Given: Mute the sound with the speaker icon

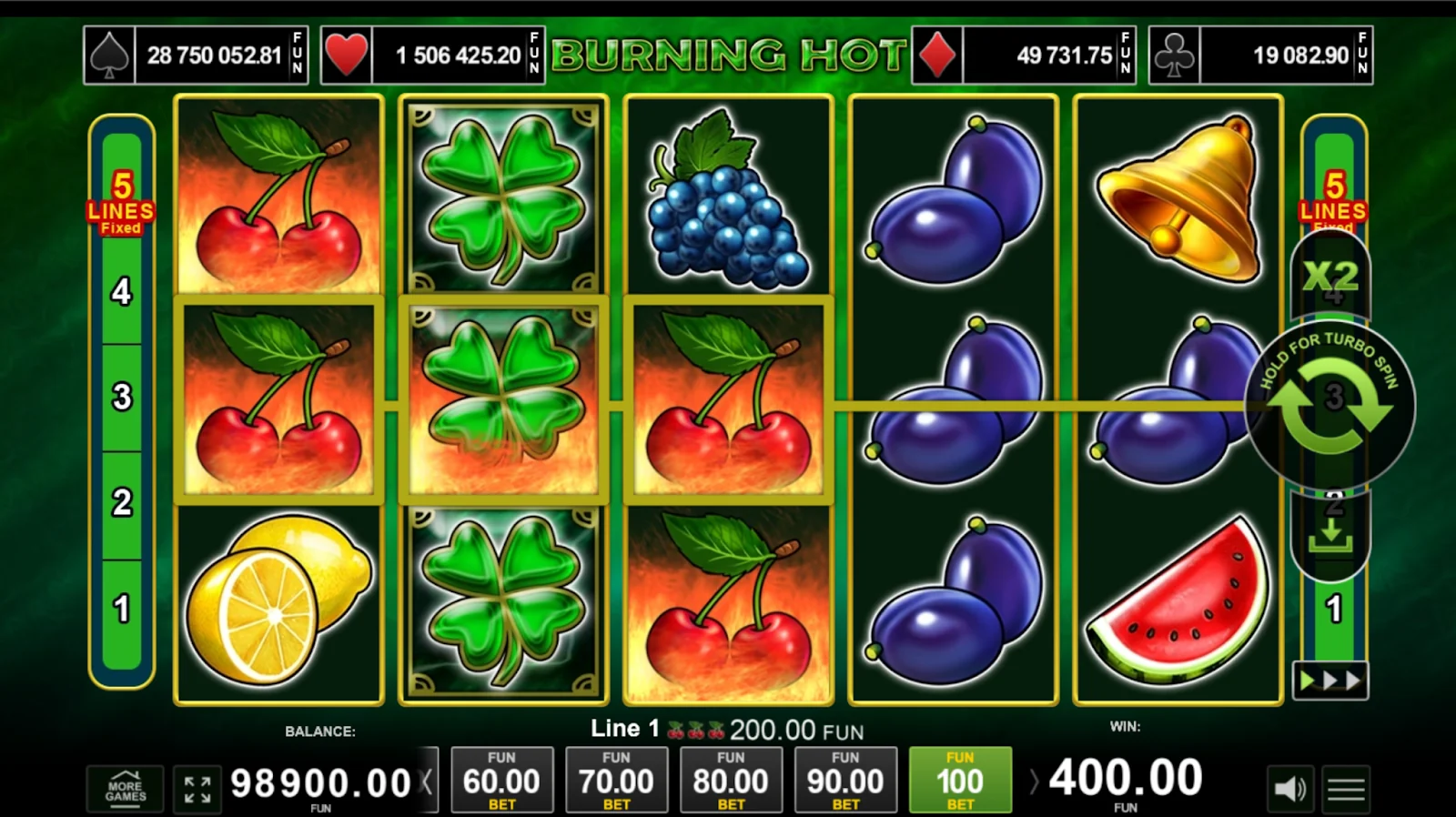Looking at the screenshot, I should [1289, 788].
